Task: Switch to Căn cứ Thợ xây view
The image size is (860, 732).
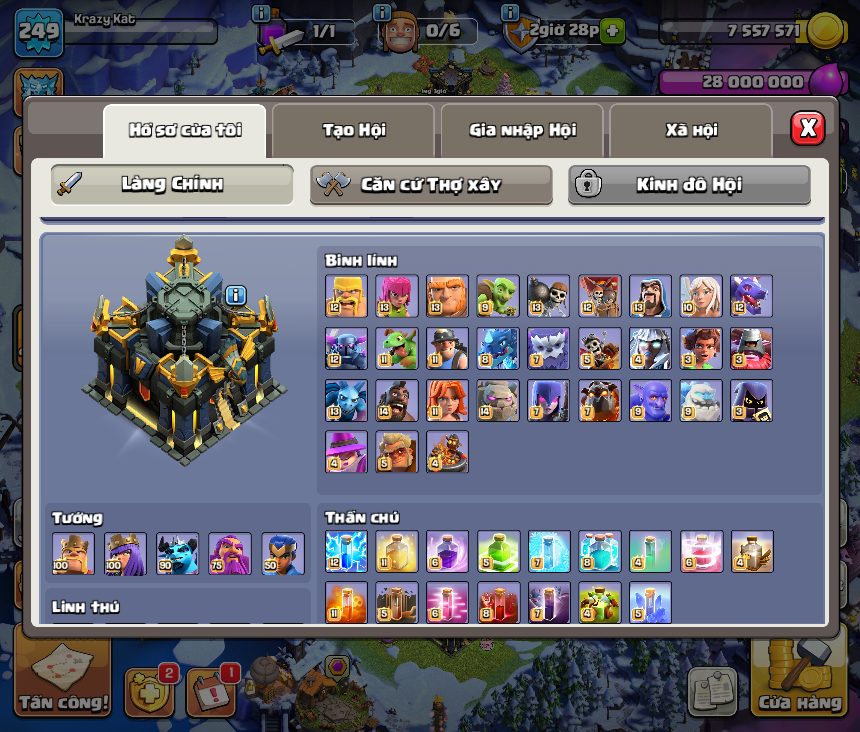Action: point(431,185)
